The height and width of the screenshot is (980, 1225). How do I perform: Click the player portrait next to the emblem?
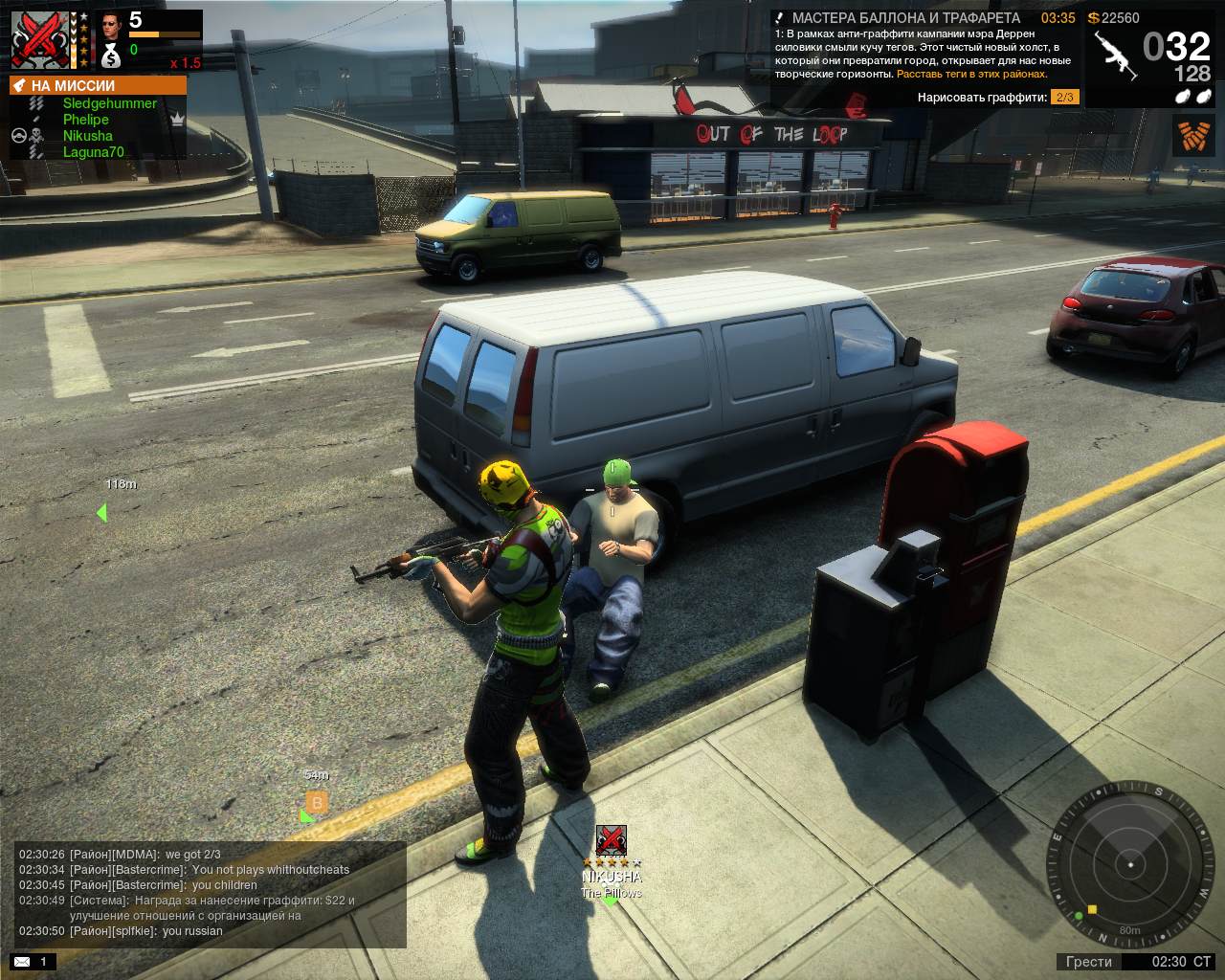[111, 23]
